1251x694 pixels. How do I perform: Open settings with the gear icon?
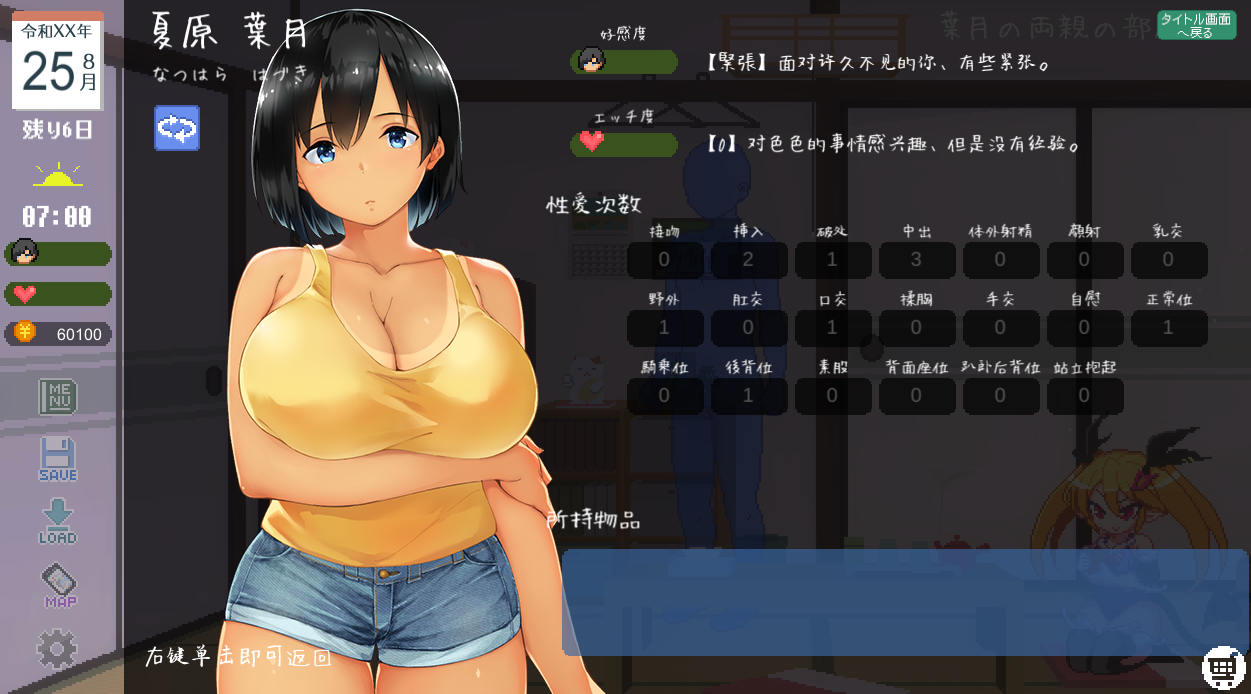point(57,649)
